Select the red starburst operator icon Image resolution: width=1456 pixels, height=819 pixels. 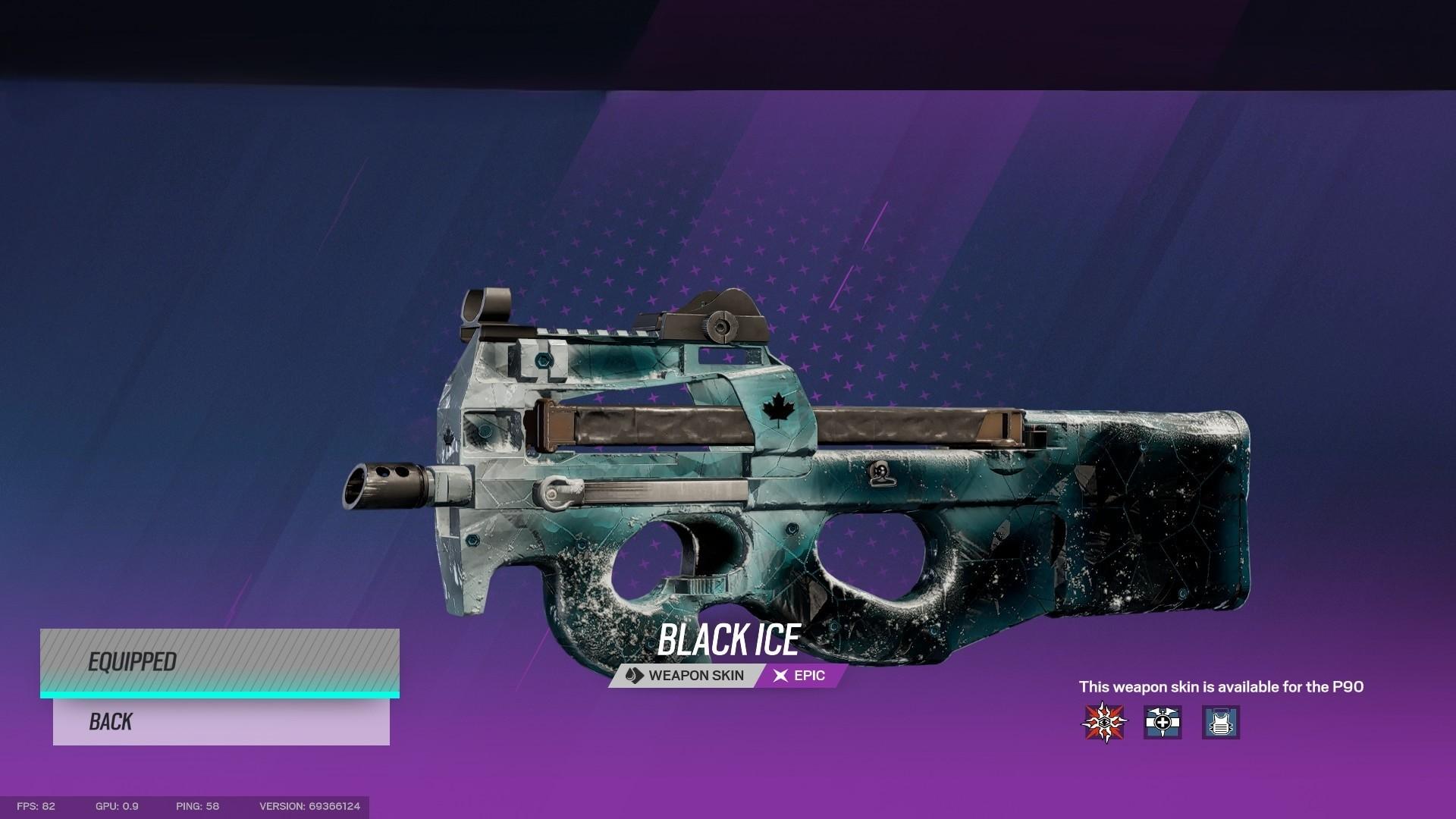coord(1104,722)
